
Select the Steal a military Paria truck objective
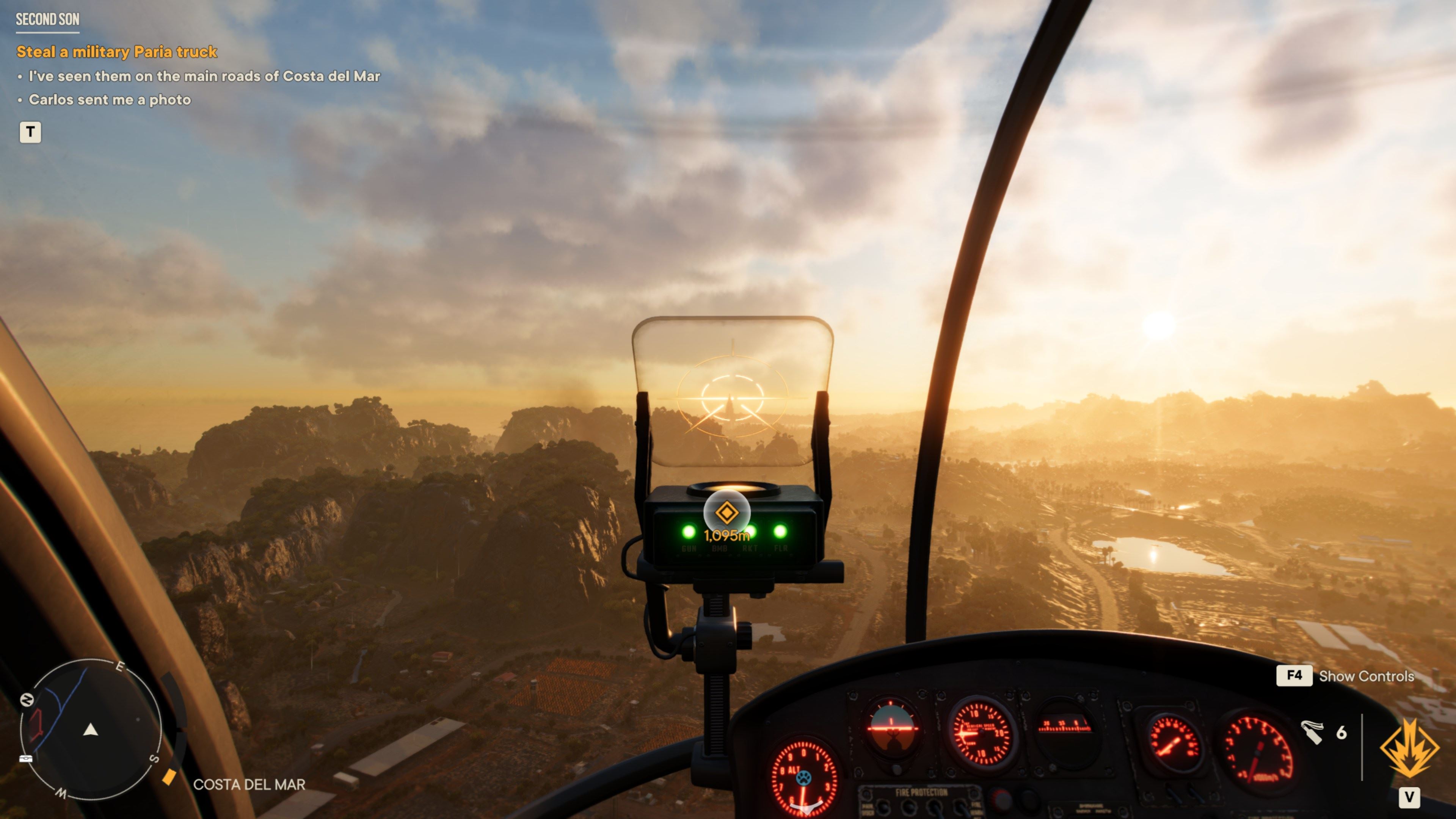116,52
